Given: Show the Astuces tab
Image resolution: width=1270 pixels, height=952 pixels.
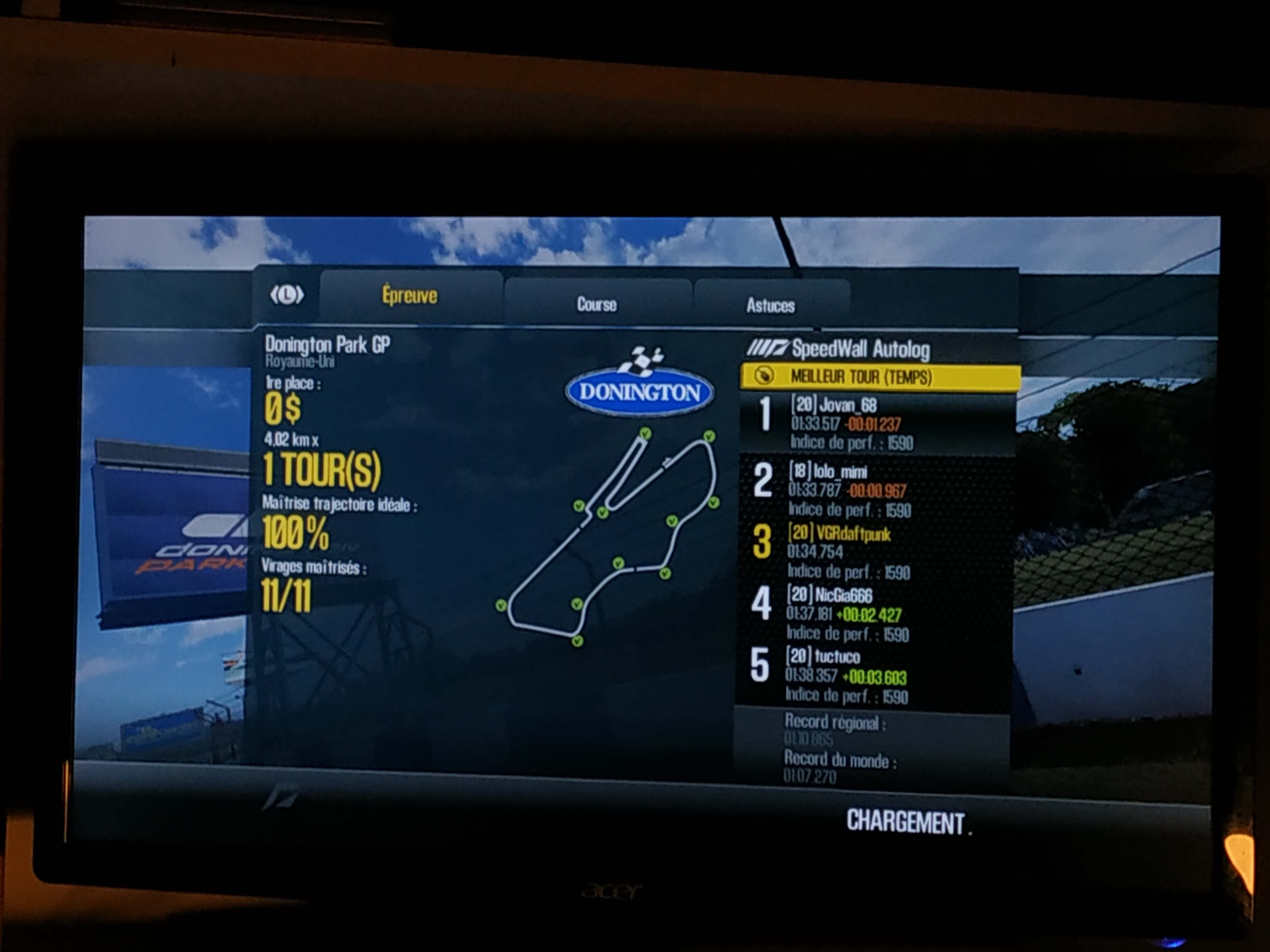Looking at the screenshot, I should point(771,305).
